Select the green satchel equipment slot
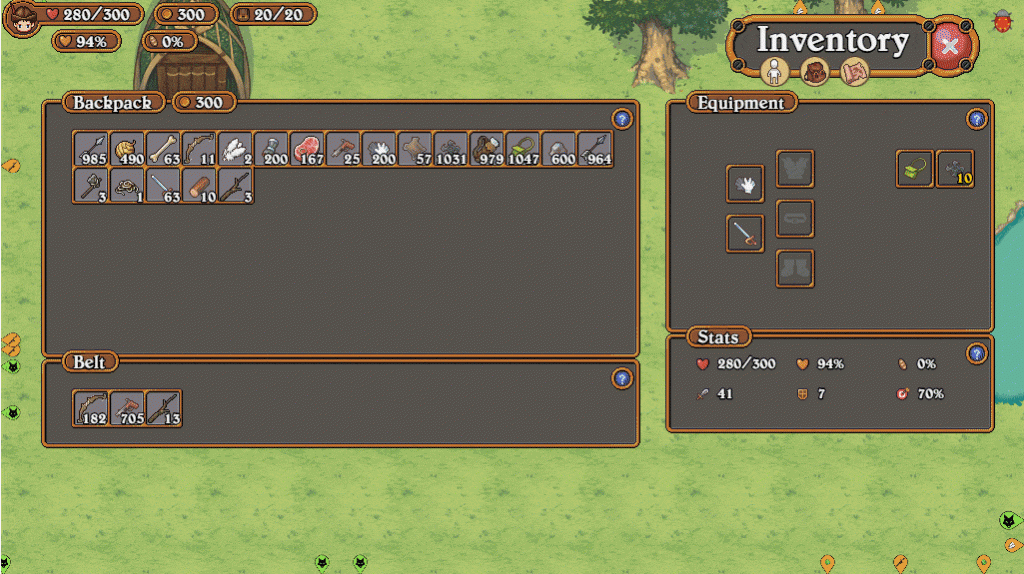The width and height of the screenshot is (1024, 574). click(x=915, y=169)
